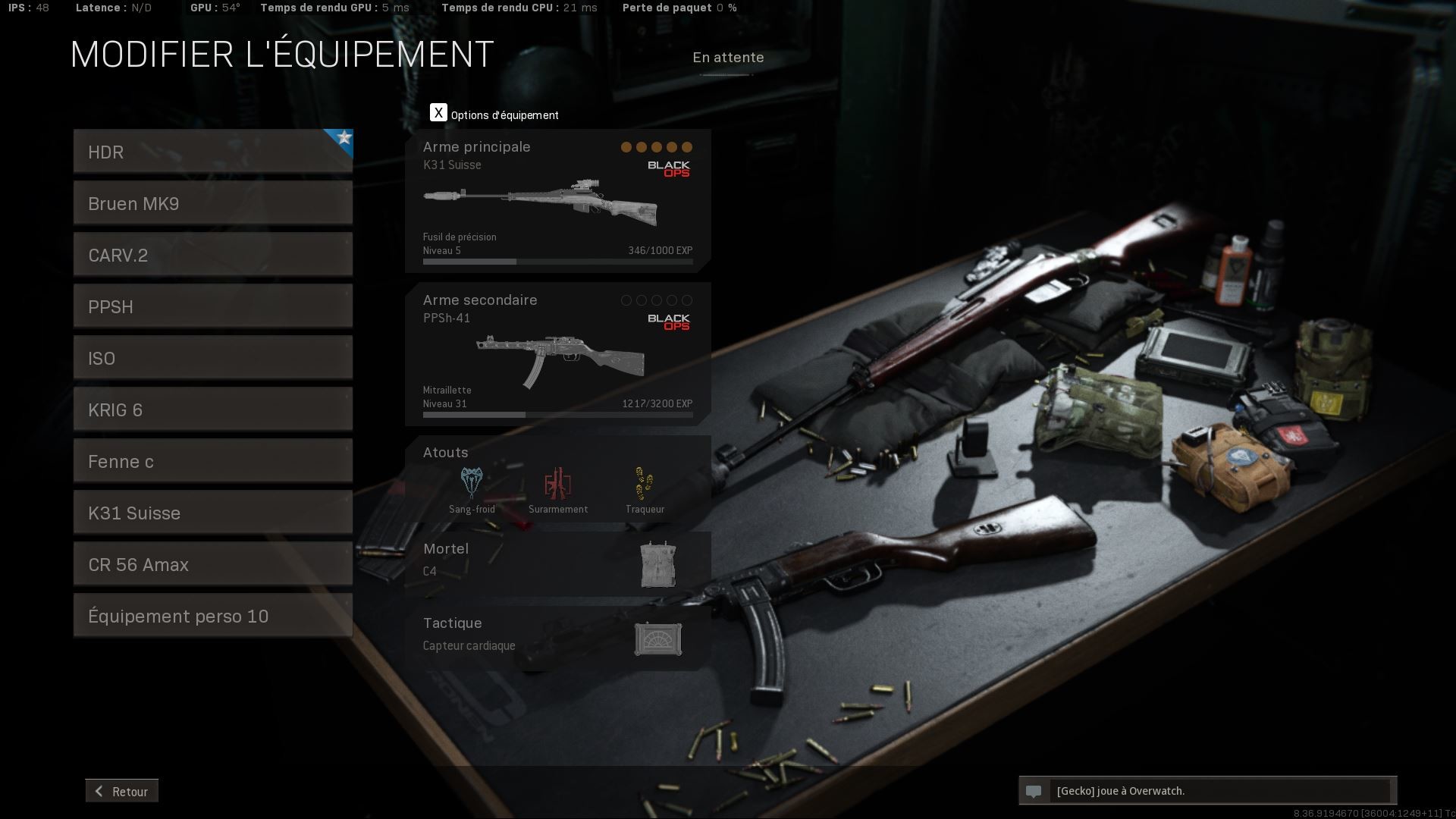Select the Capteur cardiaque tactical icon
This screenshot has height=819, width=1456.
(x=658, y=639)
